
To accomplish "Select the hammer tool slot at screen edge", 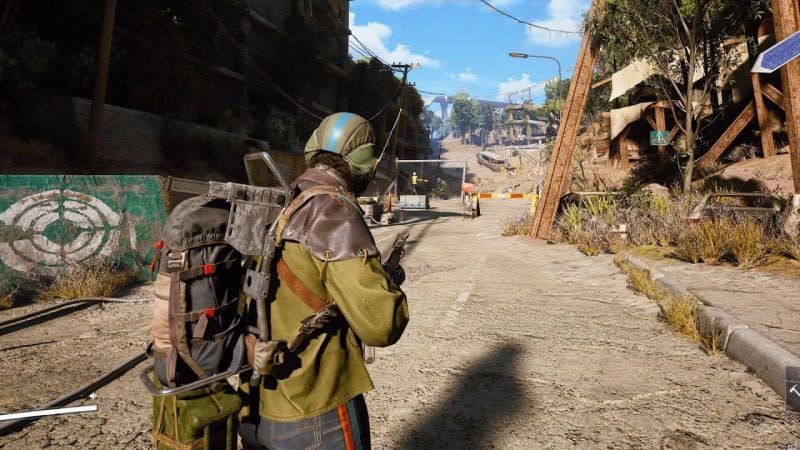I will click(x=793, y=388).
